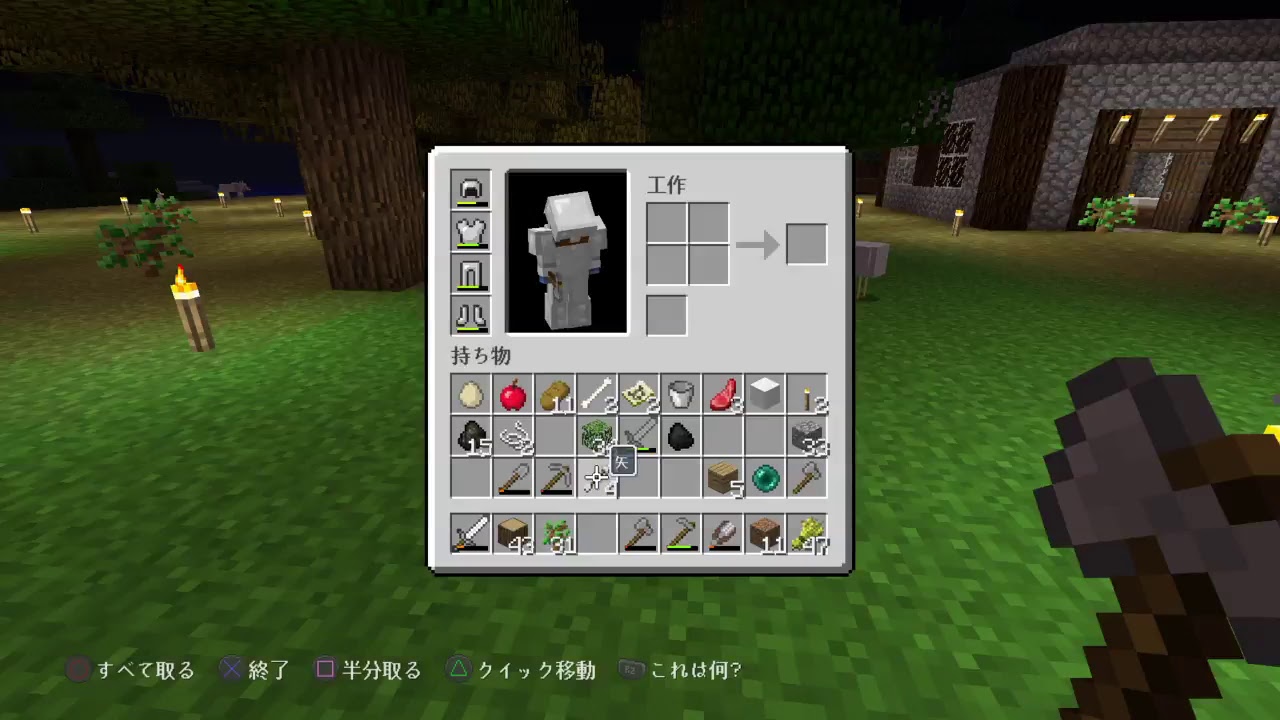Click the chestplate armor slot icon
The width and height of the screenshot is (1280, 720).
click(470, 232)
